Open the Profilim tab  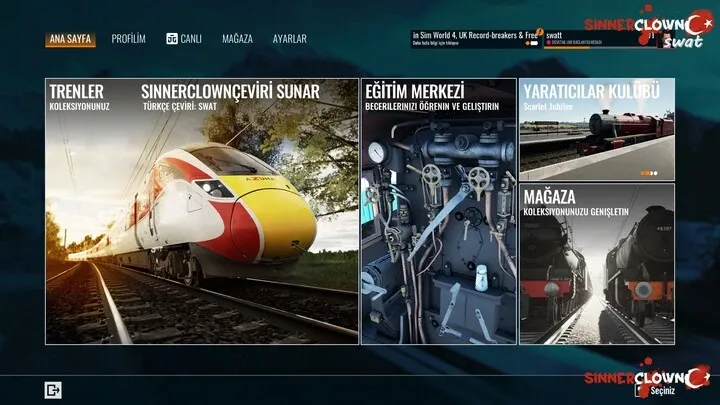coord(128,39)
